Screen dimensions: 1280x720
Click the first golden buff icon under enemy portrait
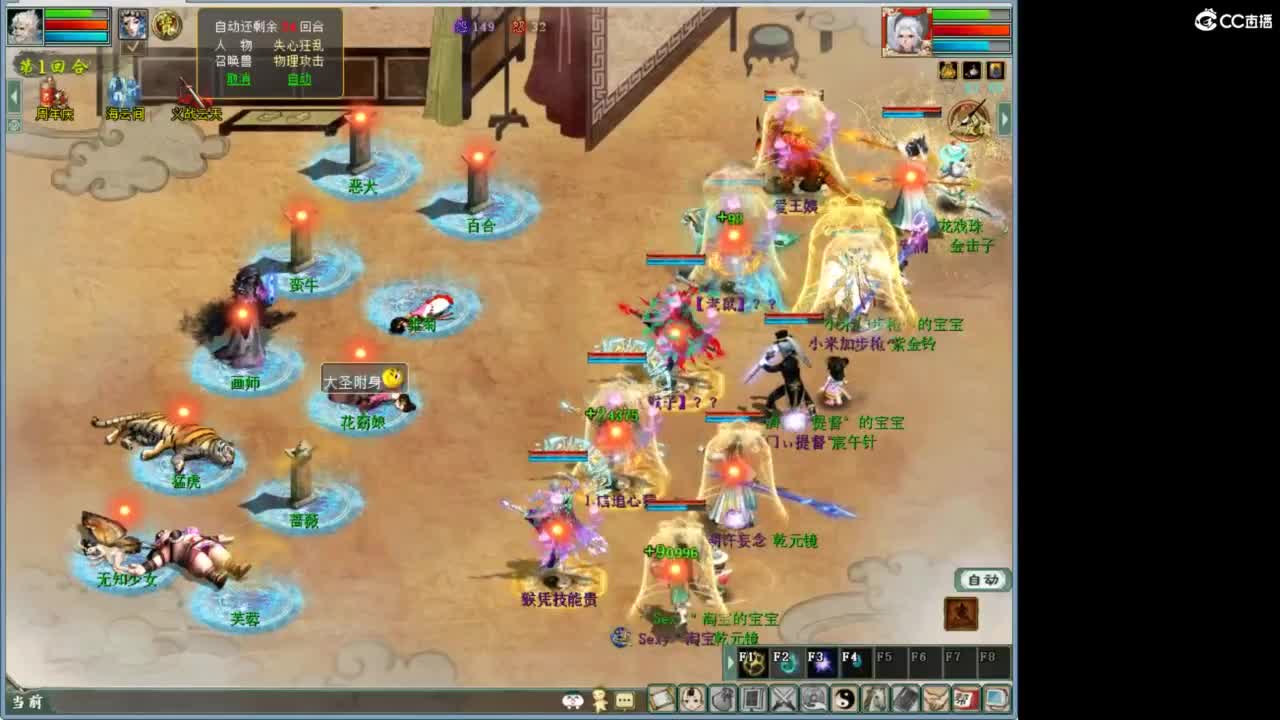click(947, 70)
